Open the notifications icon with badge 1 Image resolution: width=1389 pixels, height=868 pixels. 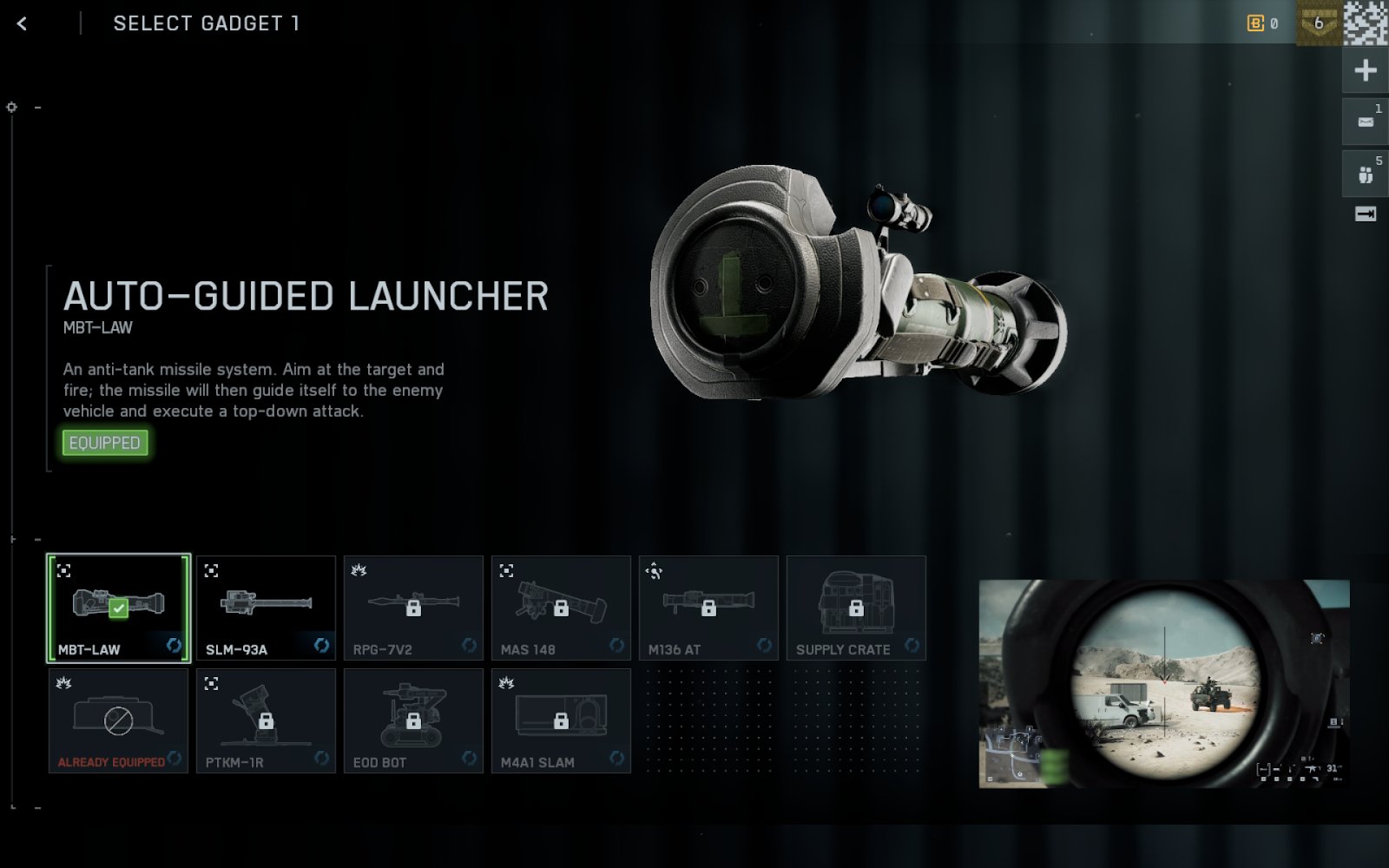click(1366, 122)
